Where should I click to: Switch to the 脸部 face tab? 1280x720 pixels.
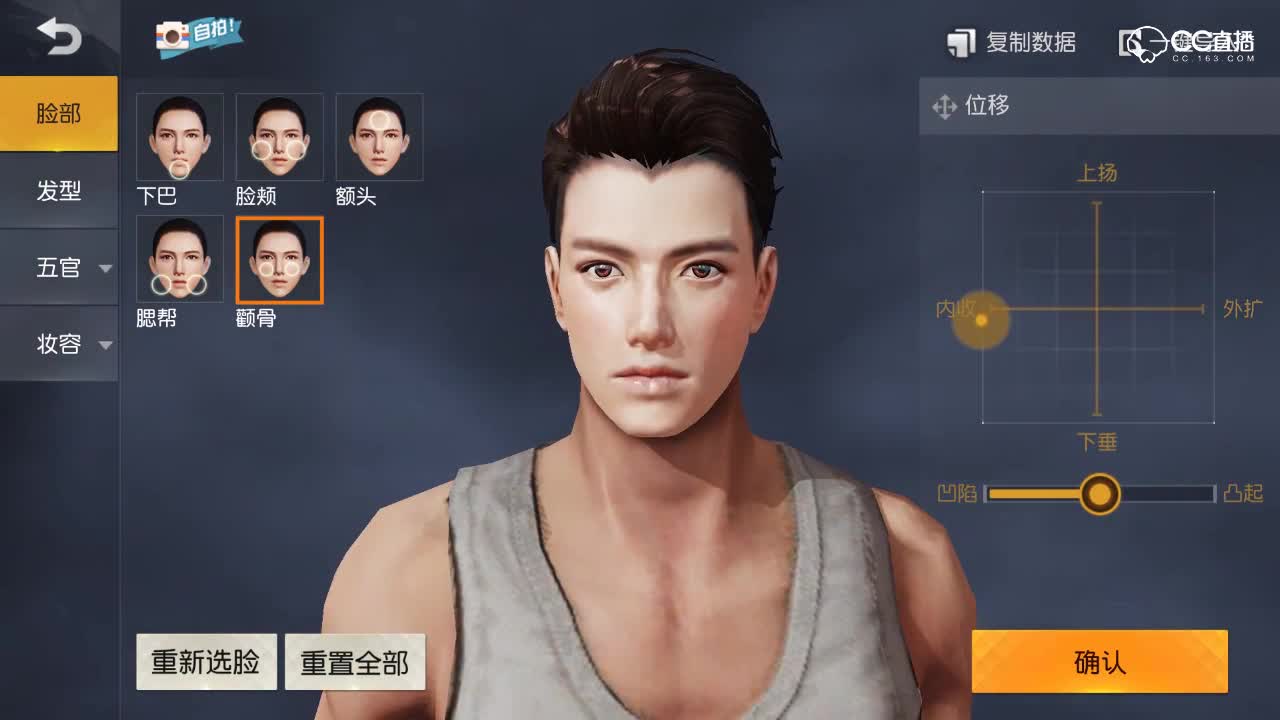(58, 113)
